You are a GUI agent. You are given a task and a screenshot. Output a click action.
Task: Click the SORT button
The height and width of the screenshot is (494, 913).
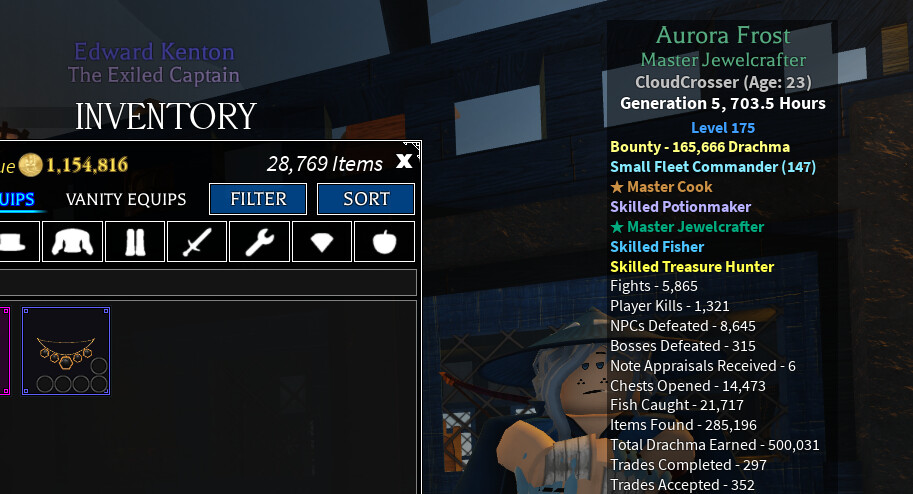366,199
